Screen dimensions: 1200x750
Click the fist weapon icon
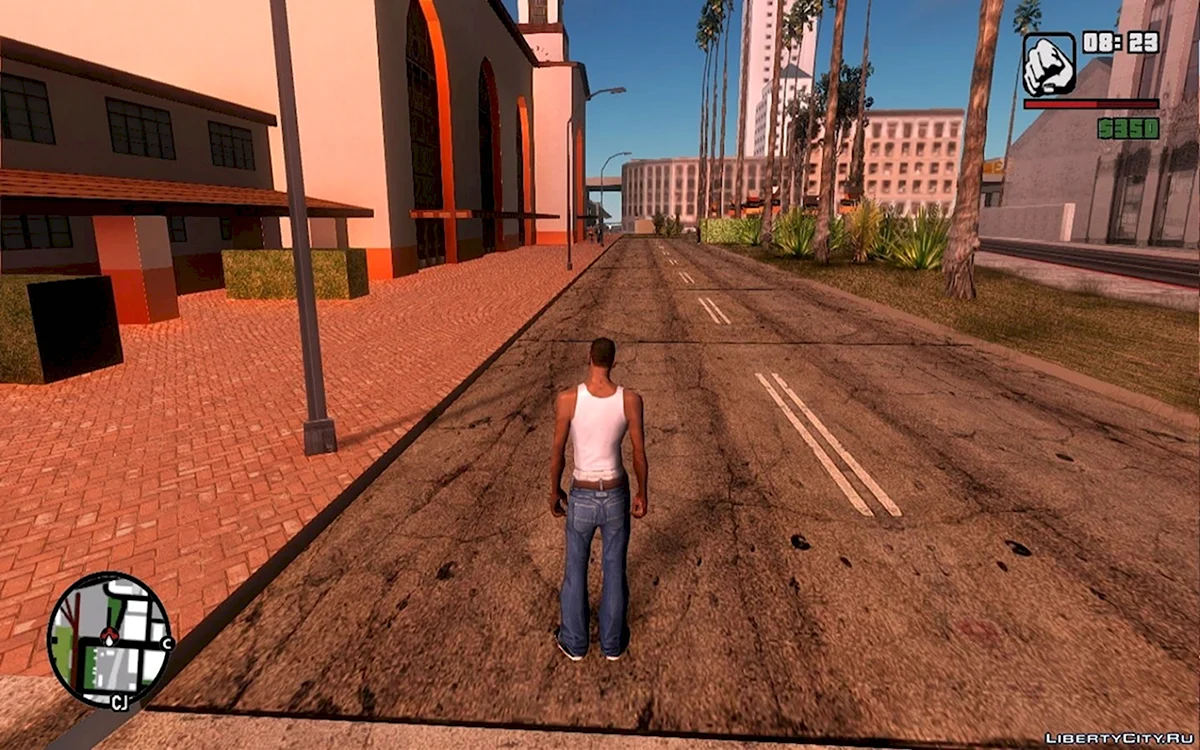[x=1049, y=64]
